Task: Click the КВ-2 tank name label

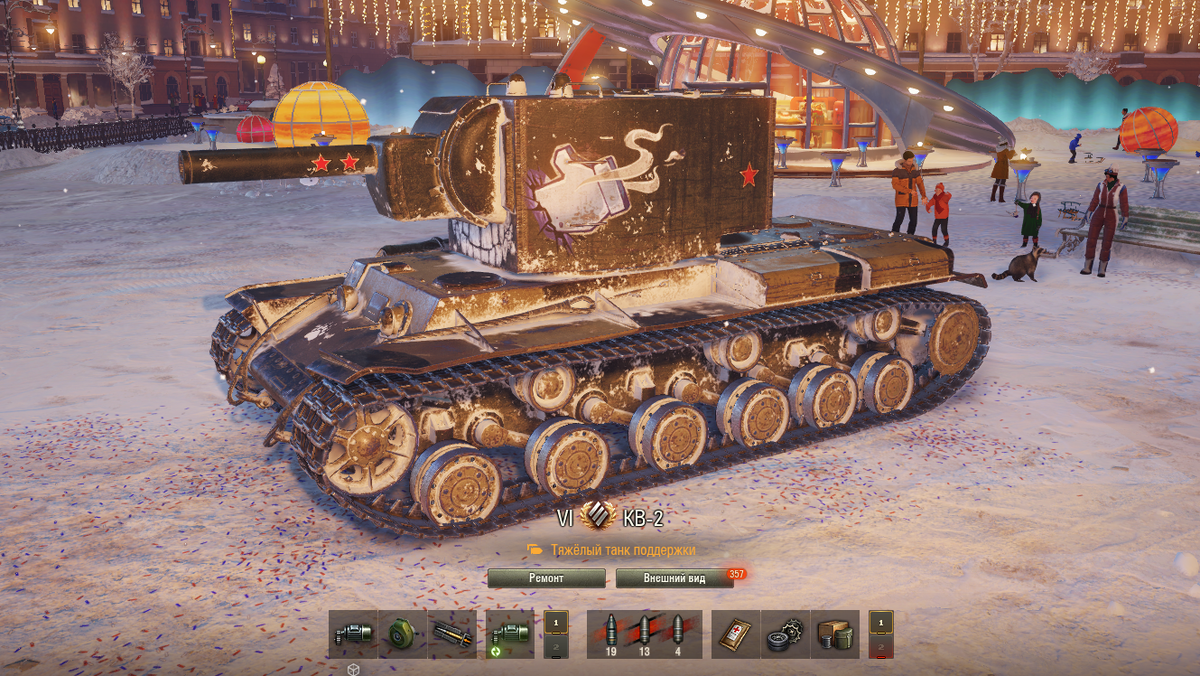Action: point(643,518)
